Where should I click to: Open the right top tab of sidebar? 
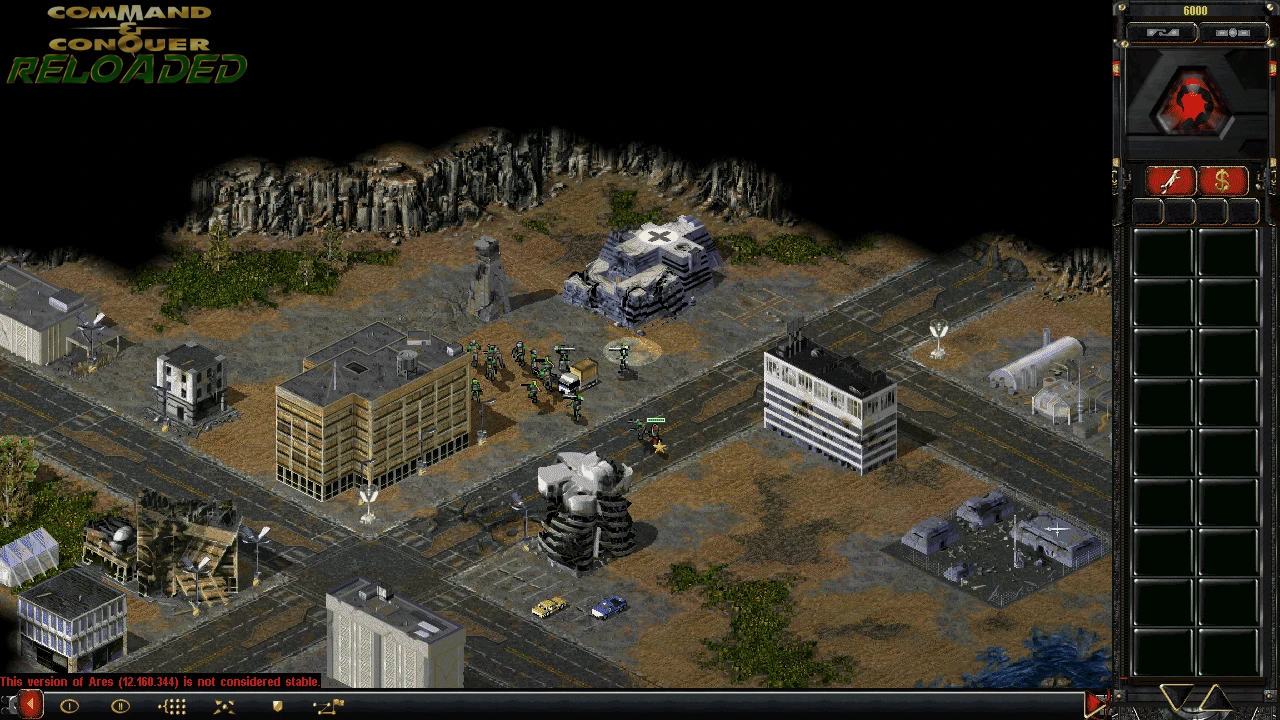pyautogui.click(x=1232, y=33)
